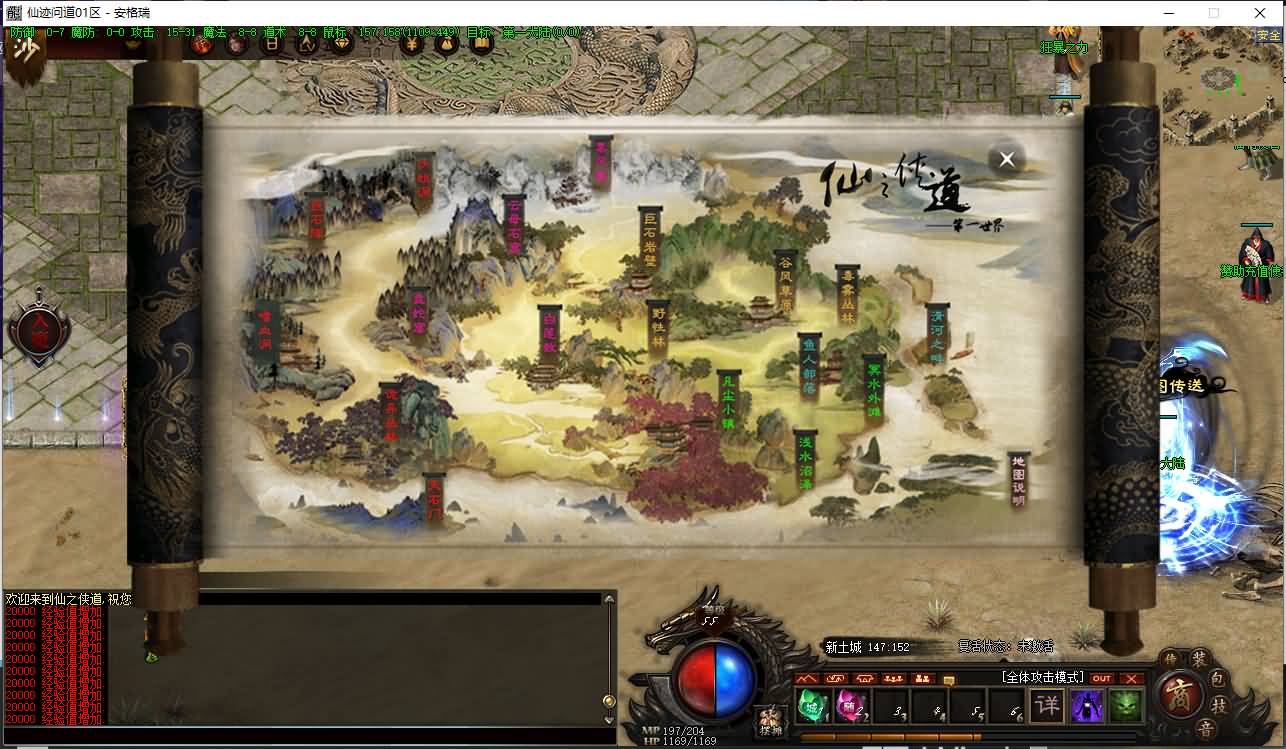
Task: Choose 谷风草原 on the world map
Action: point(786,283)
